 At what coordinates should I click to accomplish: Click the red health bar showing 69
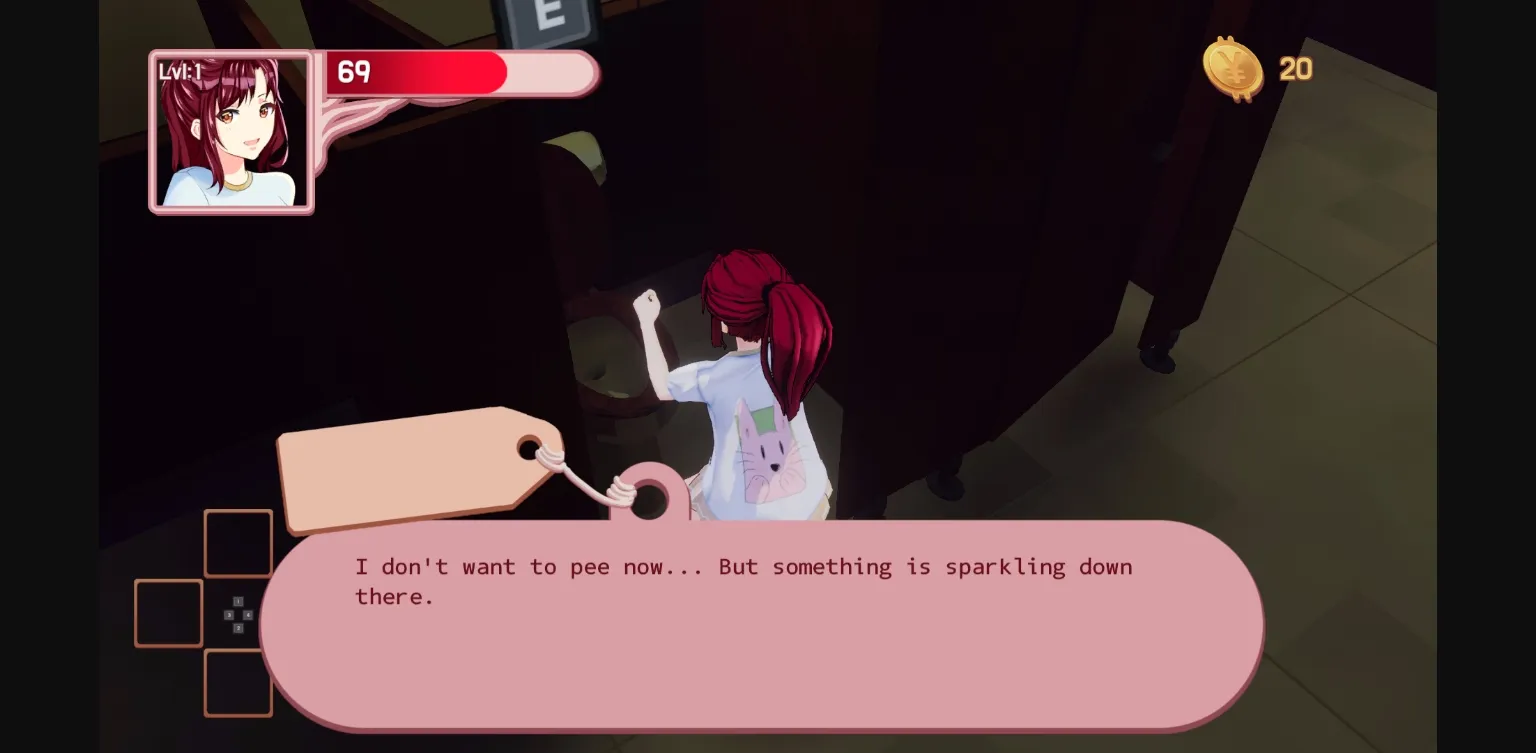pos(415,71)
